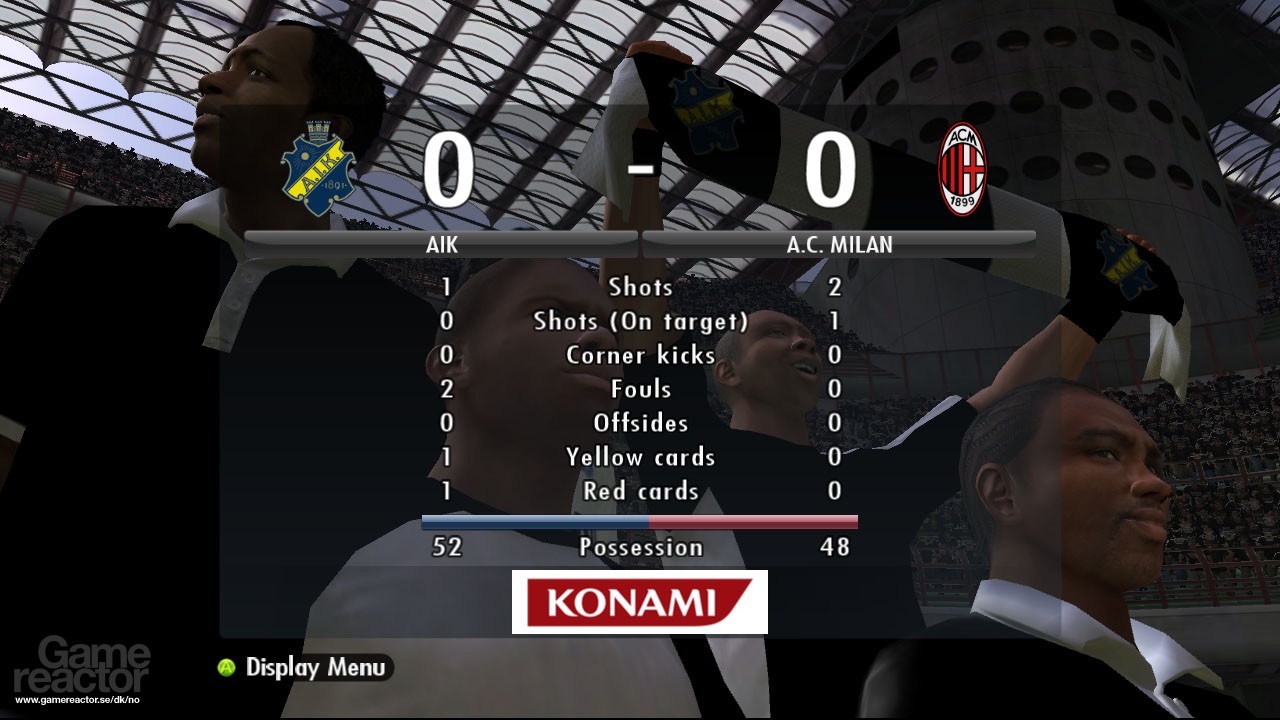Click the Fouls statistic entry
Viewport: 1280px width, 720px height.
640,389
